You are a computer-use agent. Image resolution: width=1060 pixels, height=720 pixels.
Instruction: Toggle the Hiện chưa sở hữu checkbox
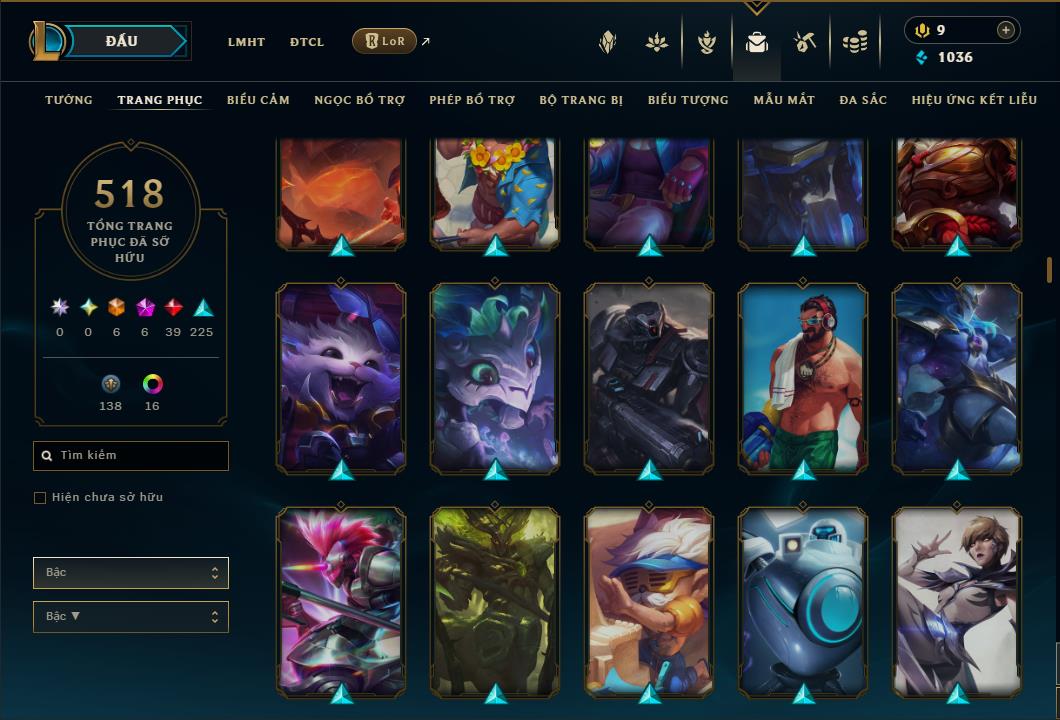(40, 498)
